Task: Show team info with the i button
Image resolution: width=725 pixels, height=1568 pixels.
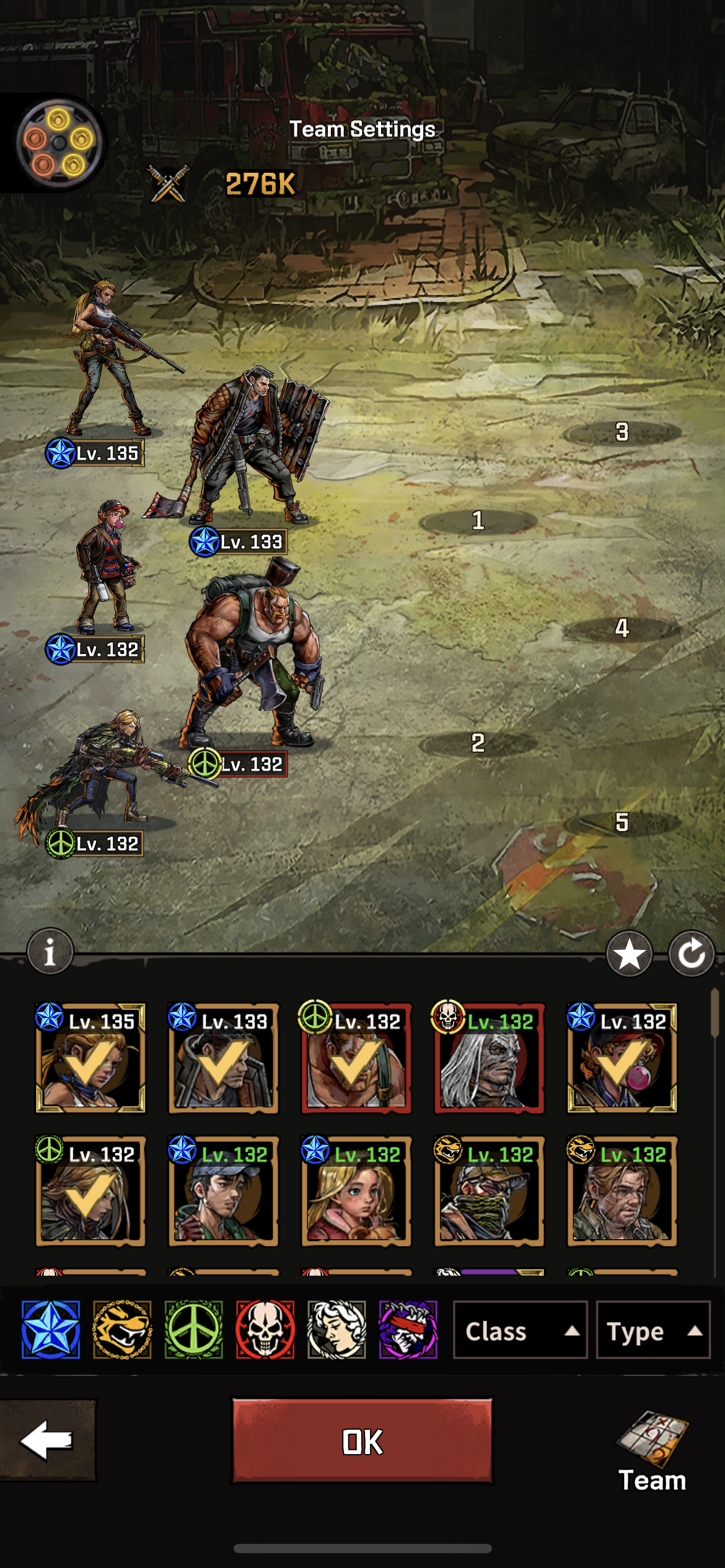Action: pos(50,951)
